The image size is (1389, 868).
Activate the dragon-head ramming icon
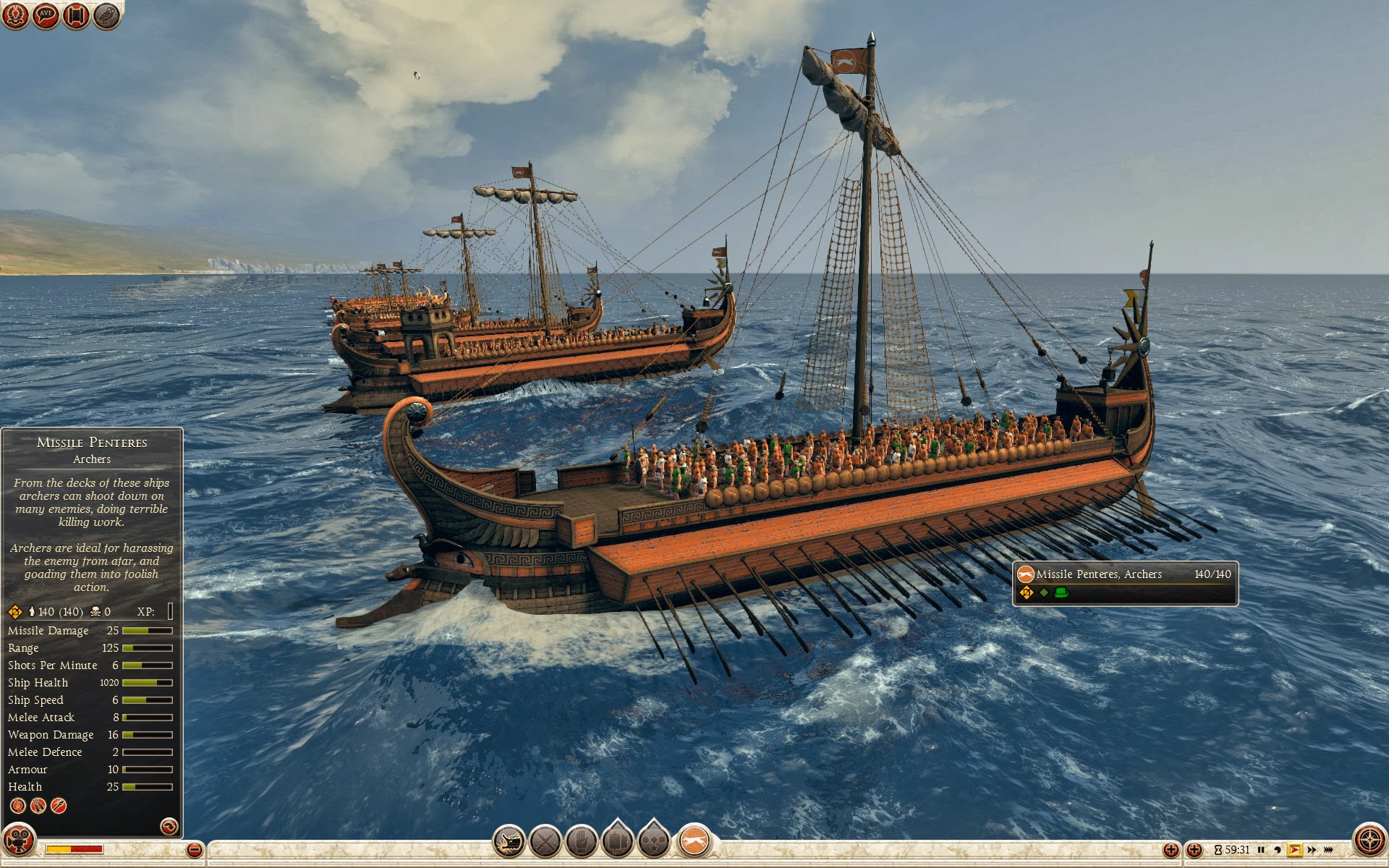(x=509, y=842)
